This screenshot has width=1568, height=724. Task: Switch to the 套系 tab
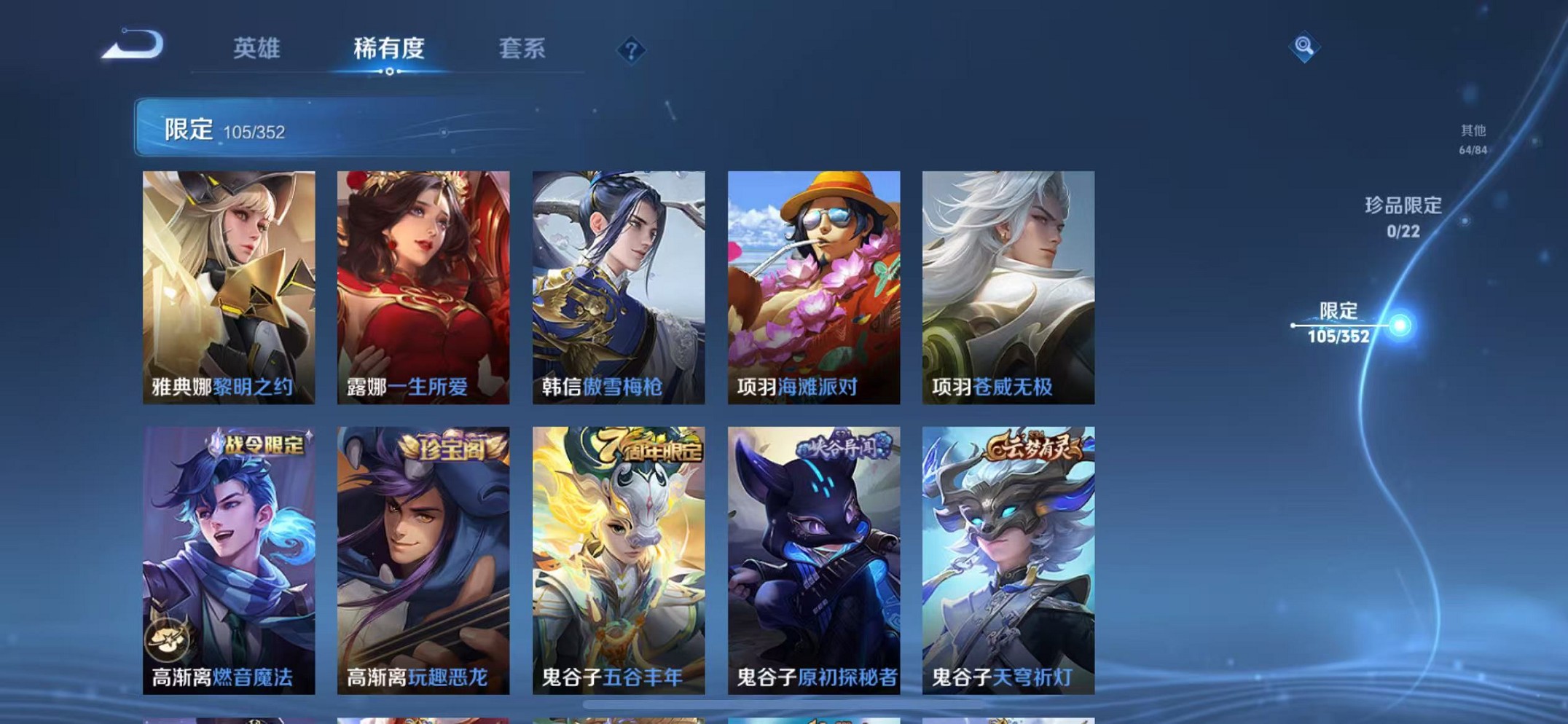tap(522, 49)
